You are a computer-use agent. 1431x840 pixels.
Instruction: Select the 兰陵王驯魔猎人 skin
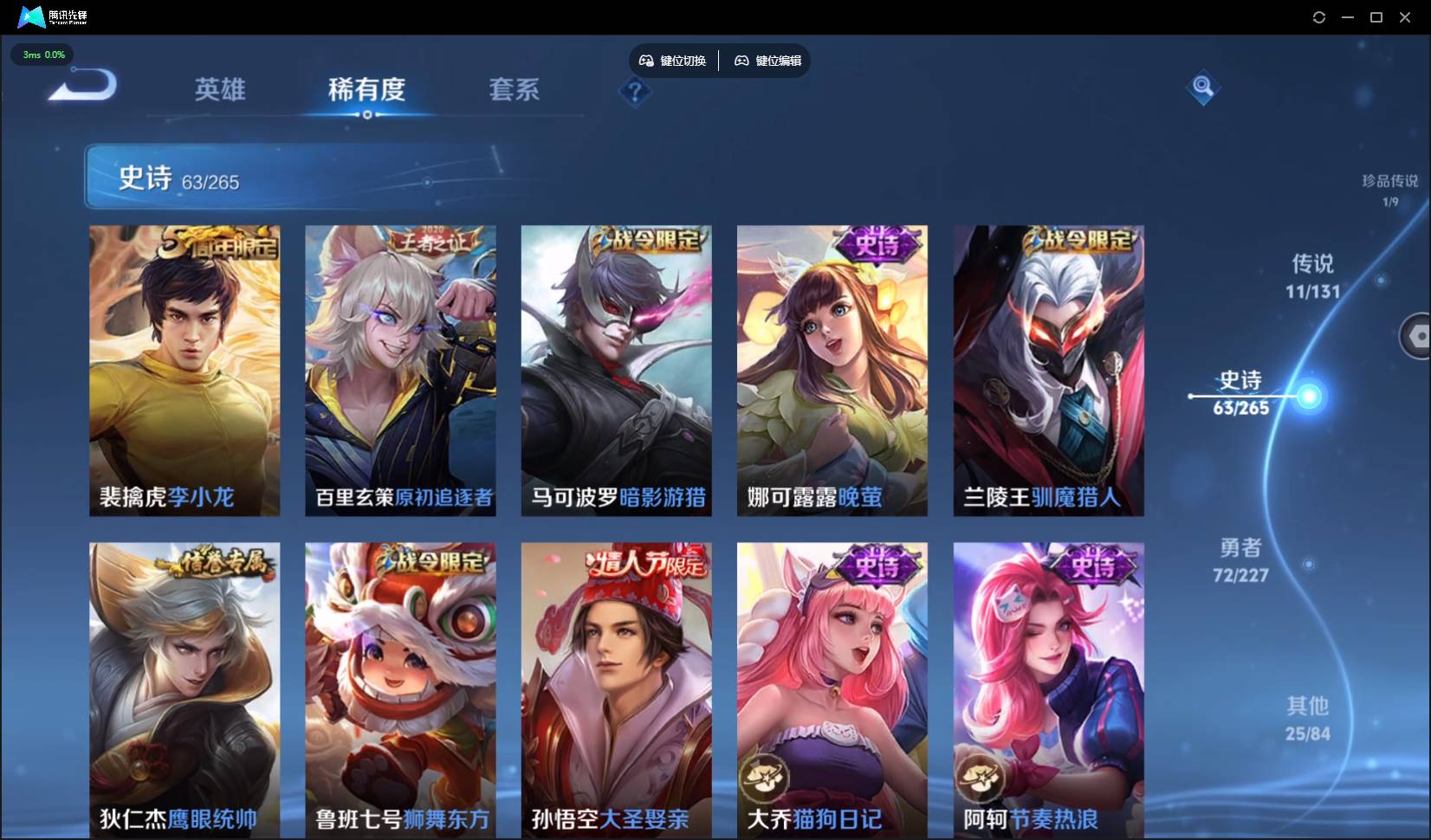click(x=1047, y=371)
